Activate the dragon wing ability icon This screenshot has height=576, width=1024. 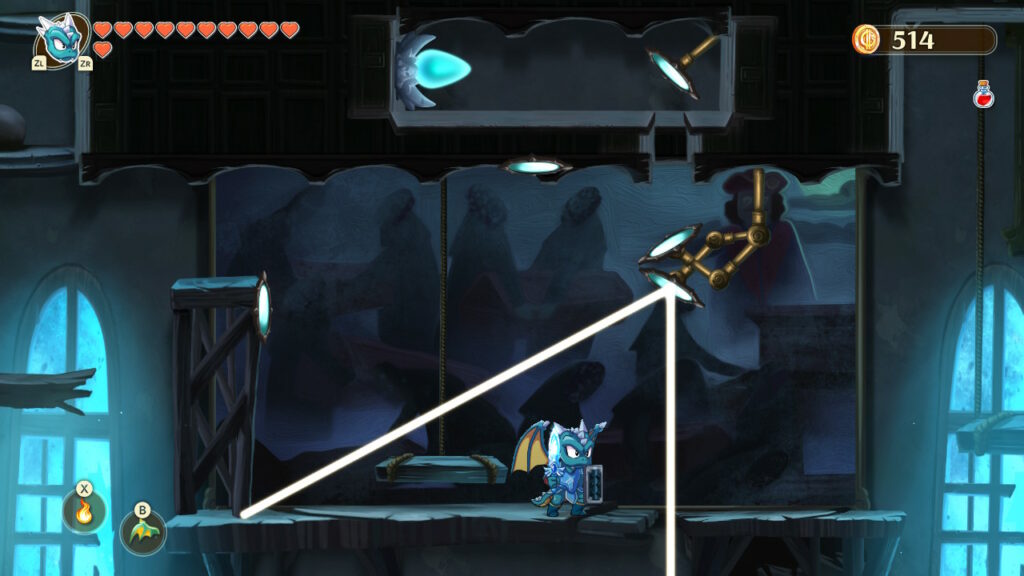click(142, 531)
